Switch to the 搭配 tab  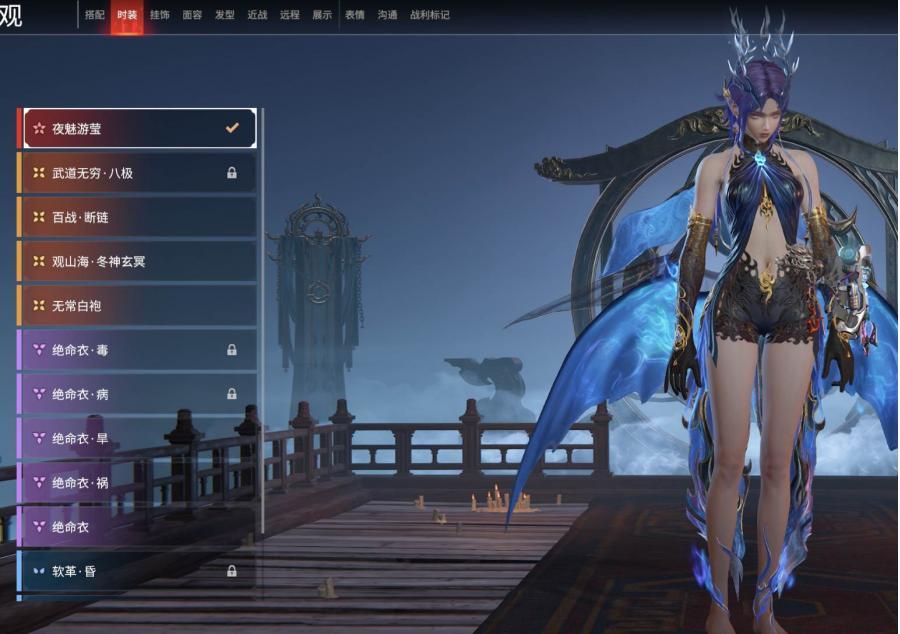point(95,15)
